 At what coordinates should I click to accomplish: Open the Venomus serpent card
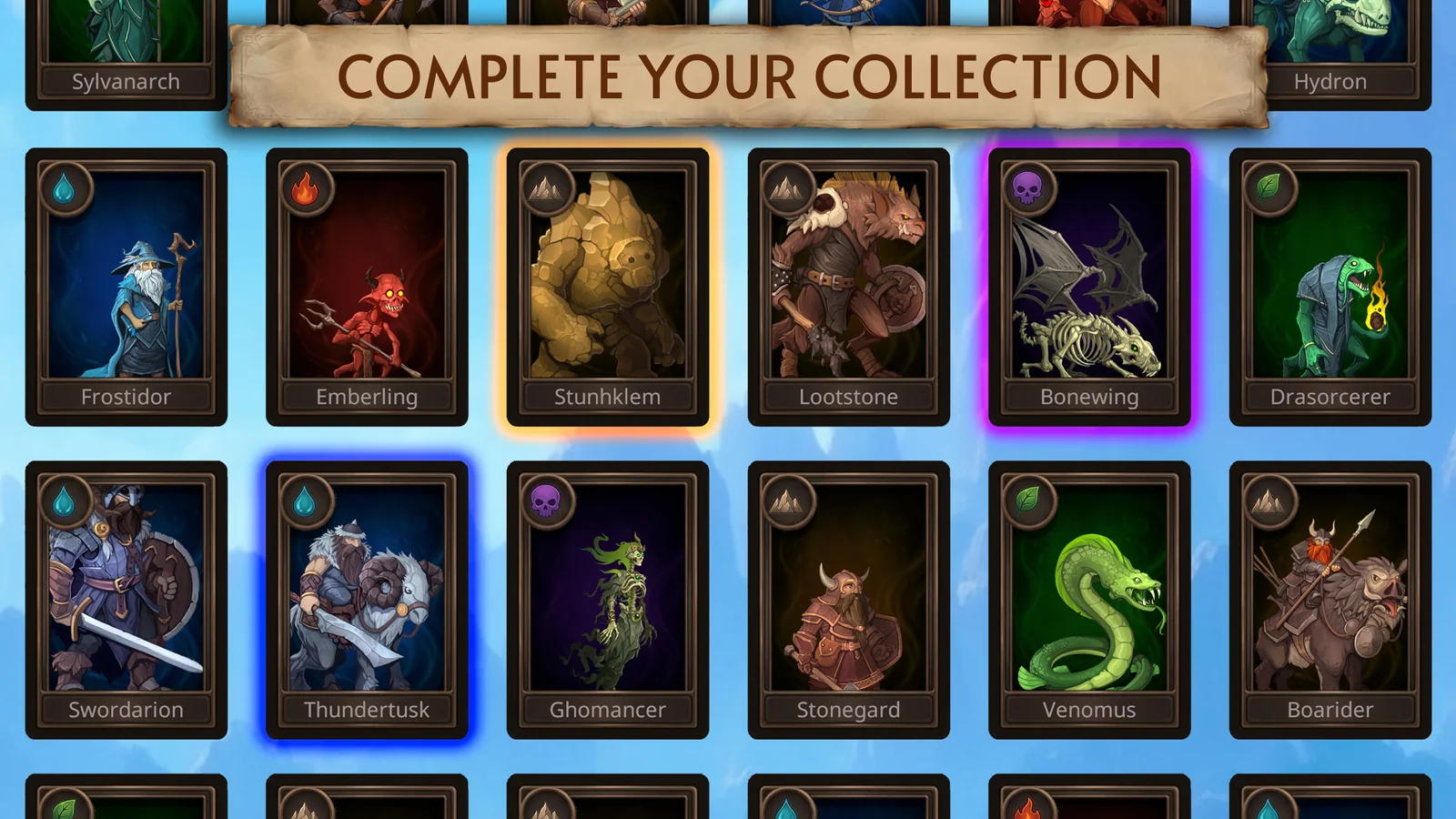(x=1088, y=596)
